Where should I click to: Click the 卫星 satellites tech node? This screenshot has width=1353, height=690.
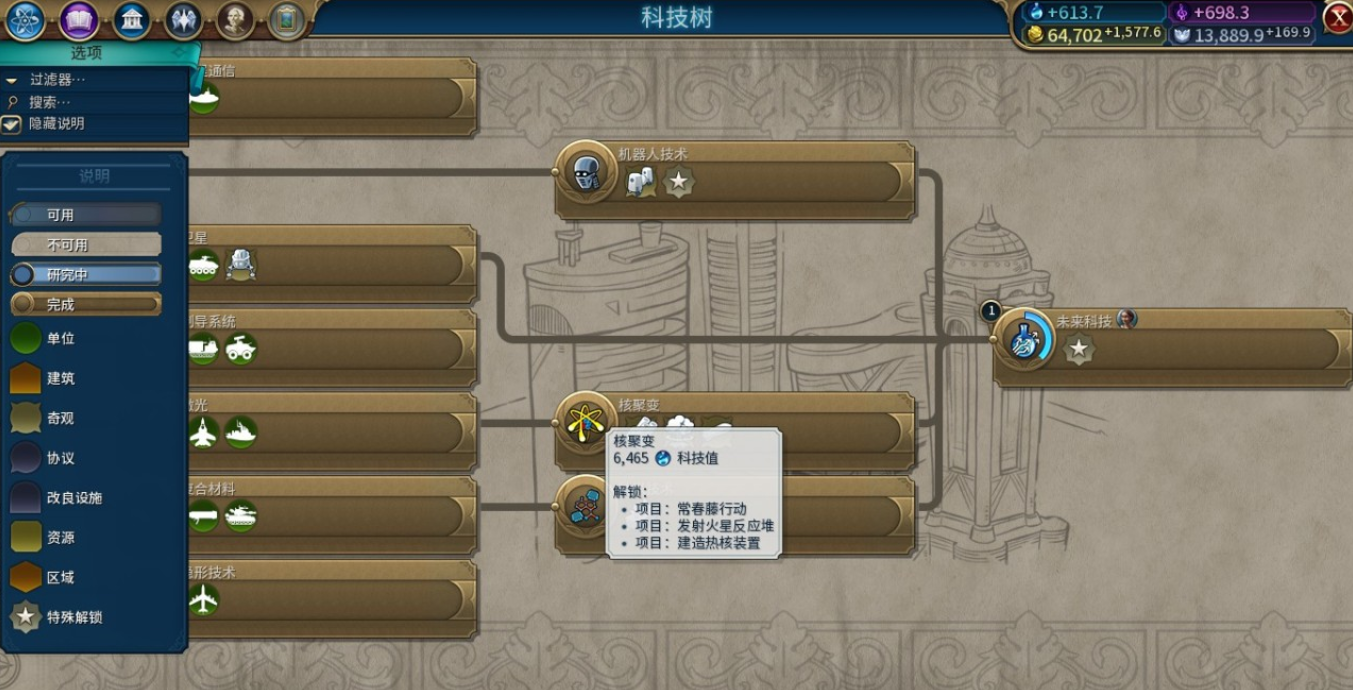[x=330, y=264]
